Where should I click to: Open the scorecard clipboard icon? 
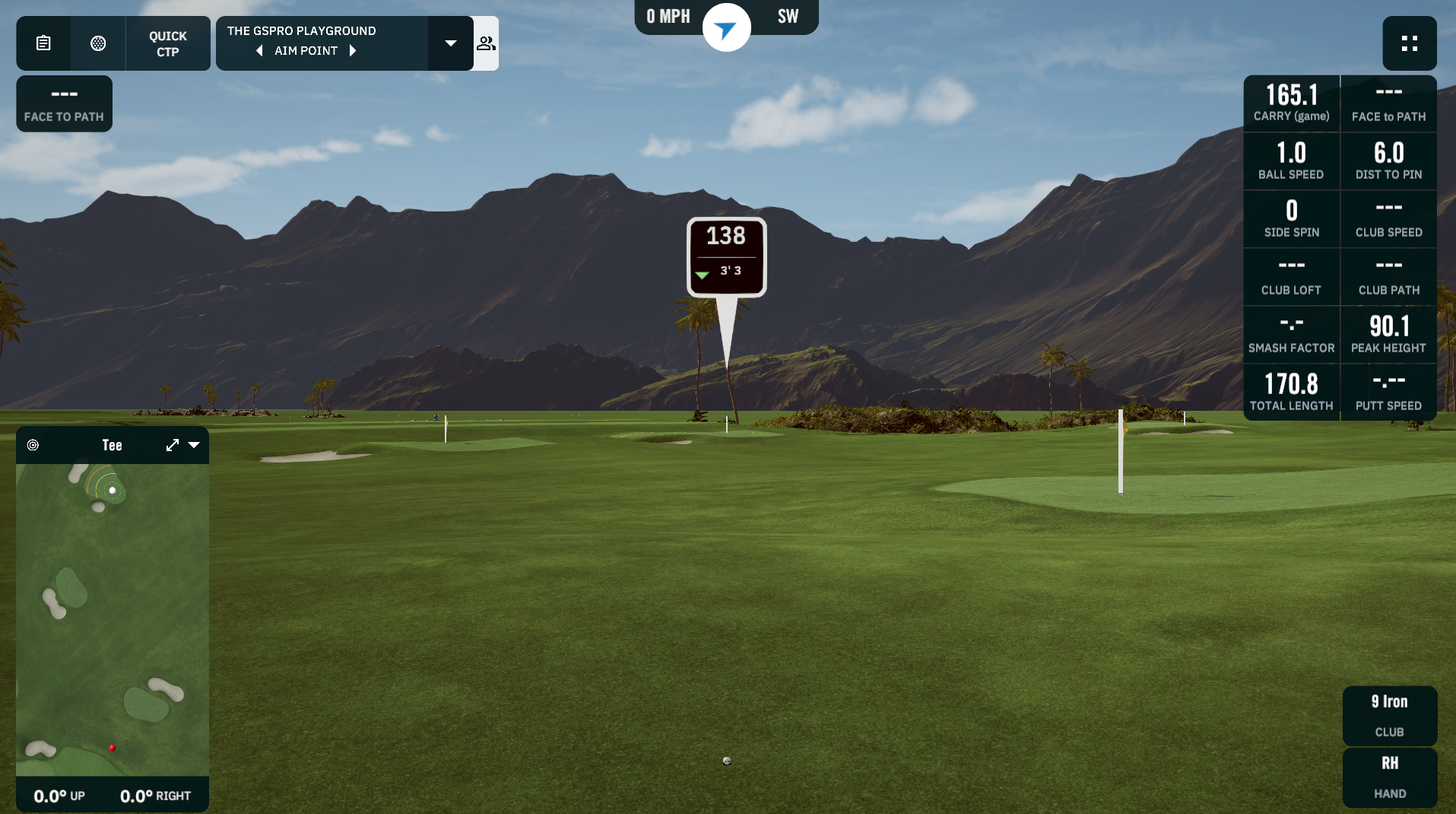(x=43, y=43)
